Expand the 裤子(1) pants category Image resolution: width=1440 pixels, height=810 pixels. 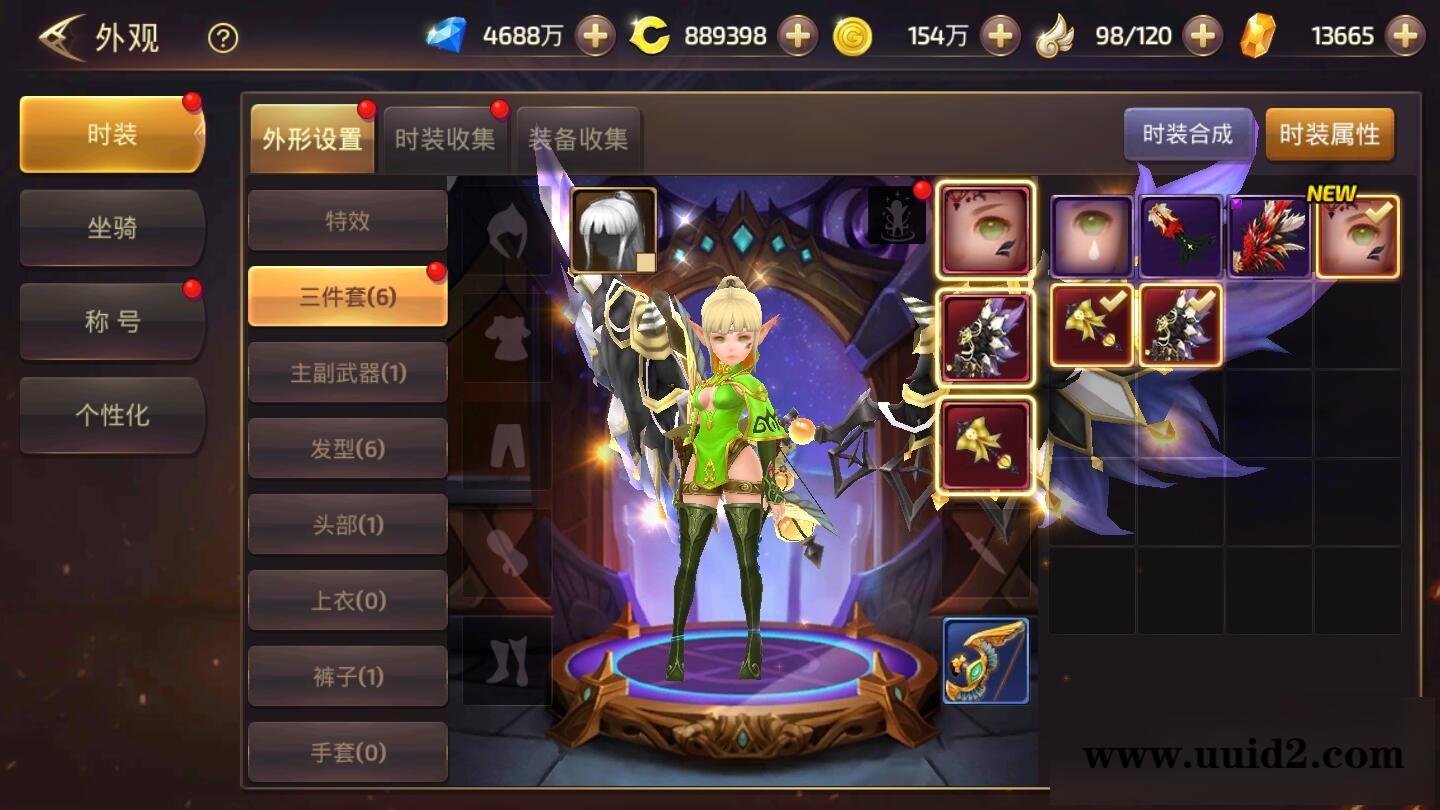point(347,675)
